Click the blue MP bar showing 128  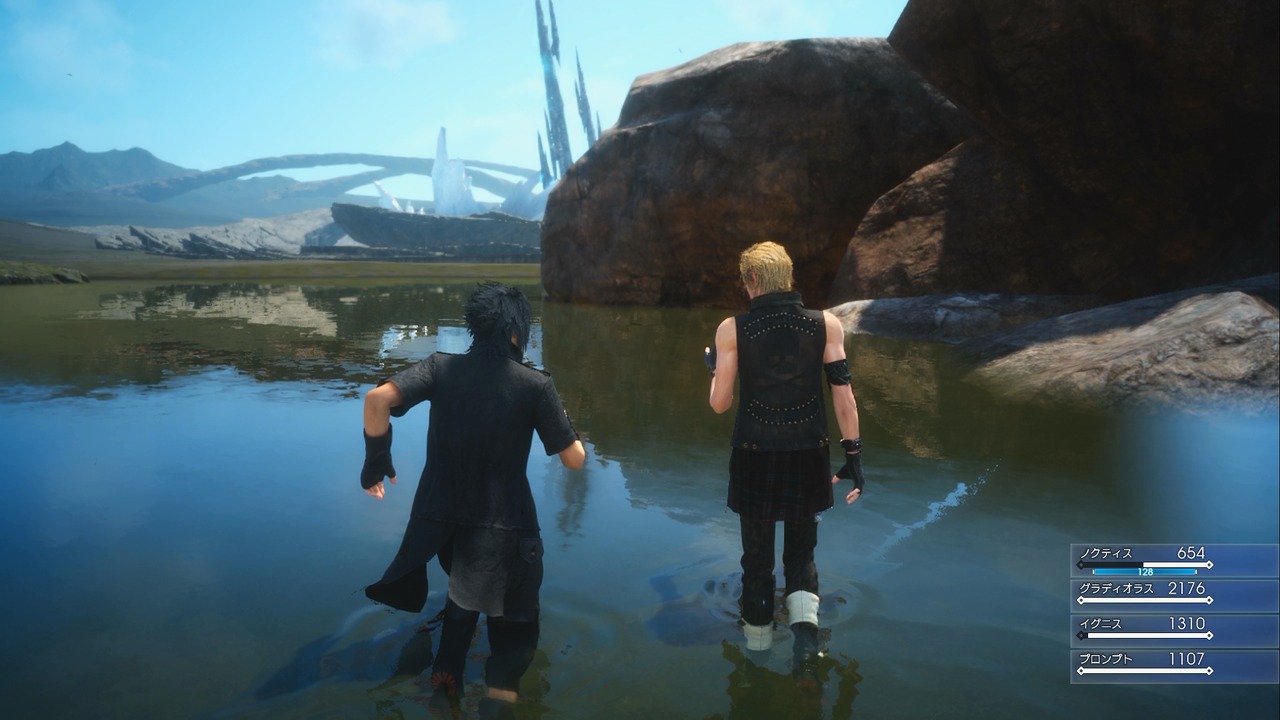click(1145, 572)
